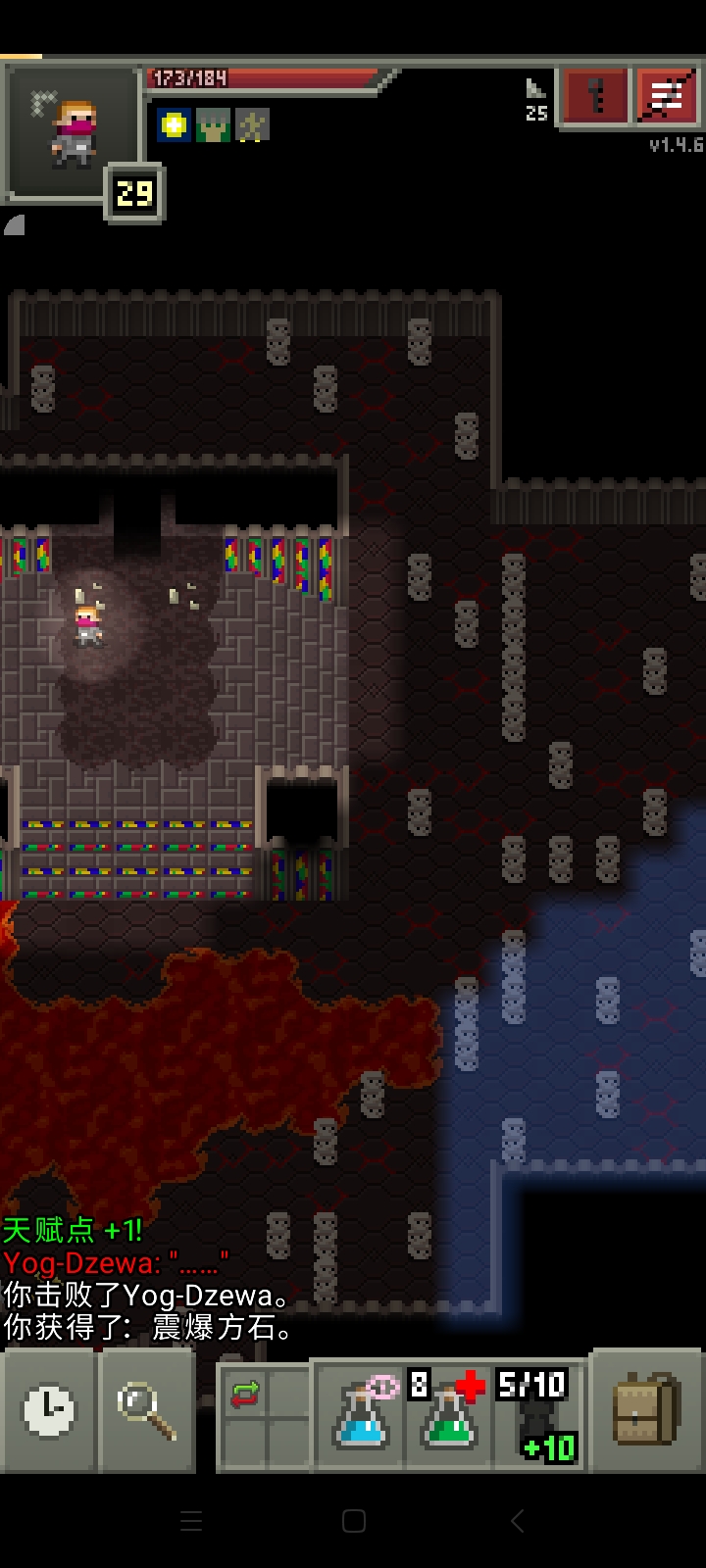
Task: Open the backpack inventory
Action: pyautogui.click(x=647, y=1410)
